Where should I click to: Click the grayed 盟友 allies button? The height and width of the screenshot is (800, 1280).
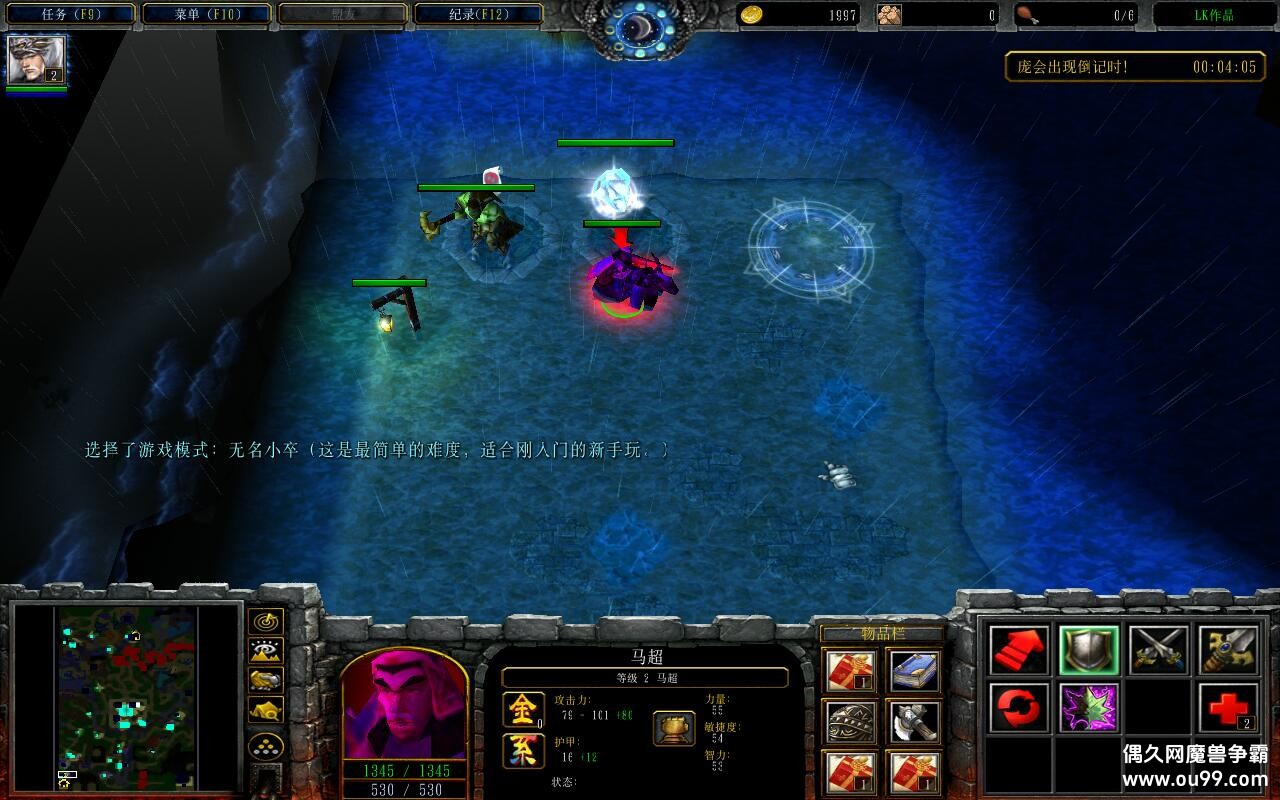pyautogui.click(x=342, y=14)
